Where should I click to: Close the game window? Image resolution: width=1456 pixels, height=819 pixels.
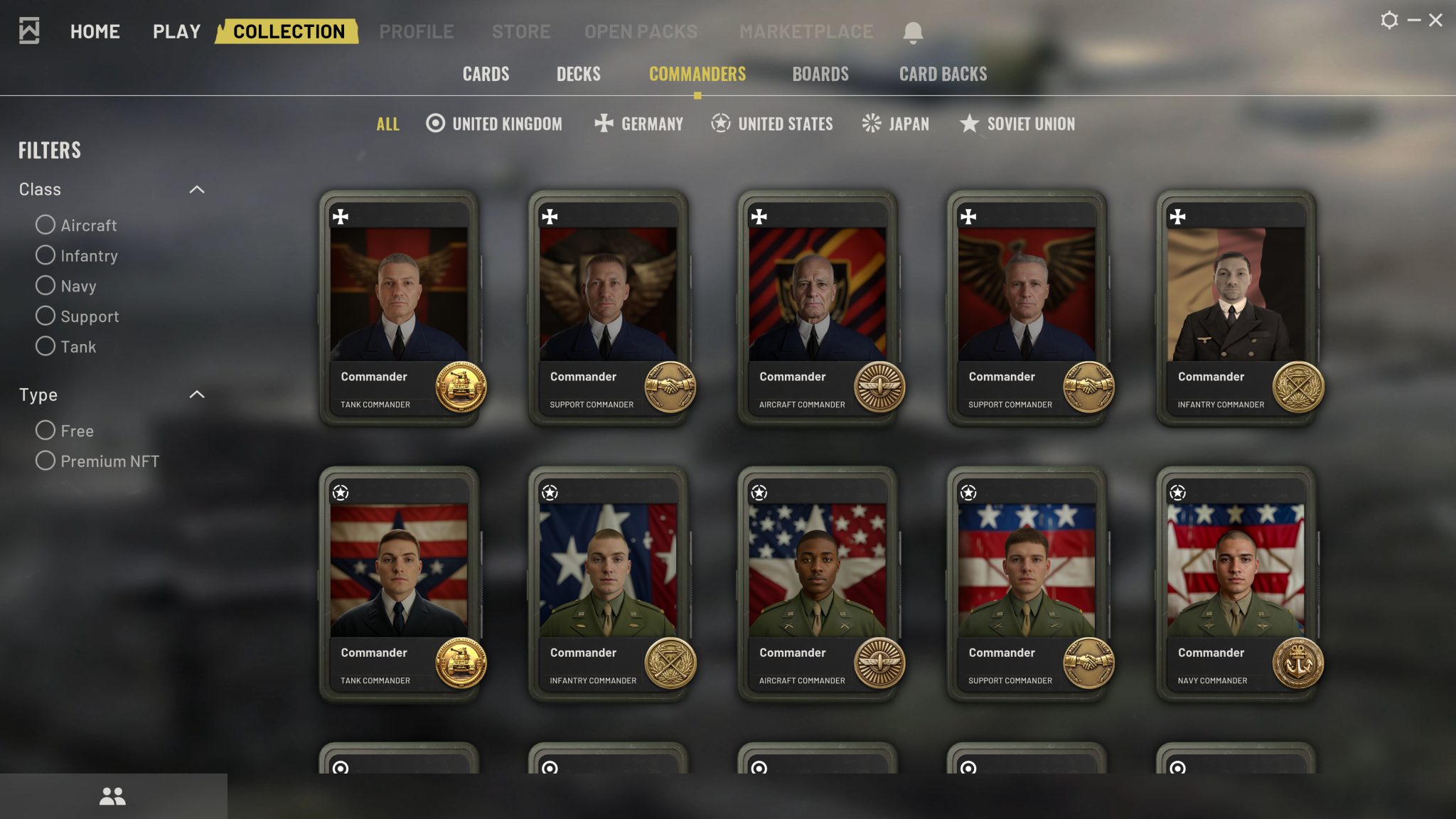click(x=1435, y=20)
